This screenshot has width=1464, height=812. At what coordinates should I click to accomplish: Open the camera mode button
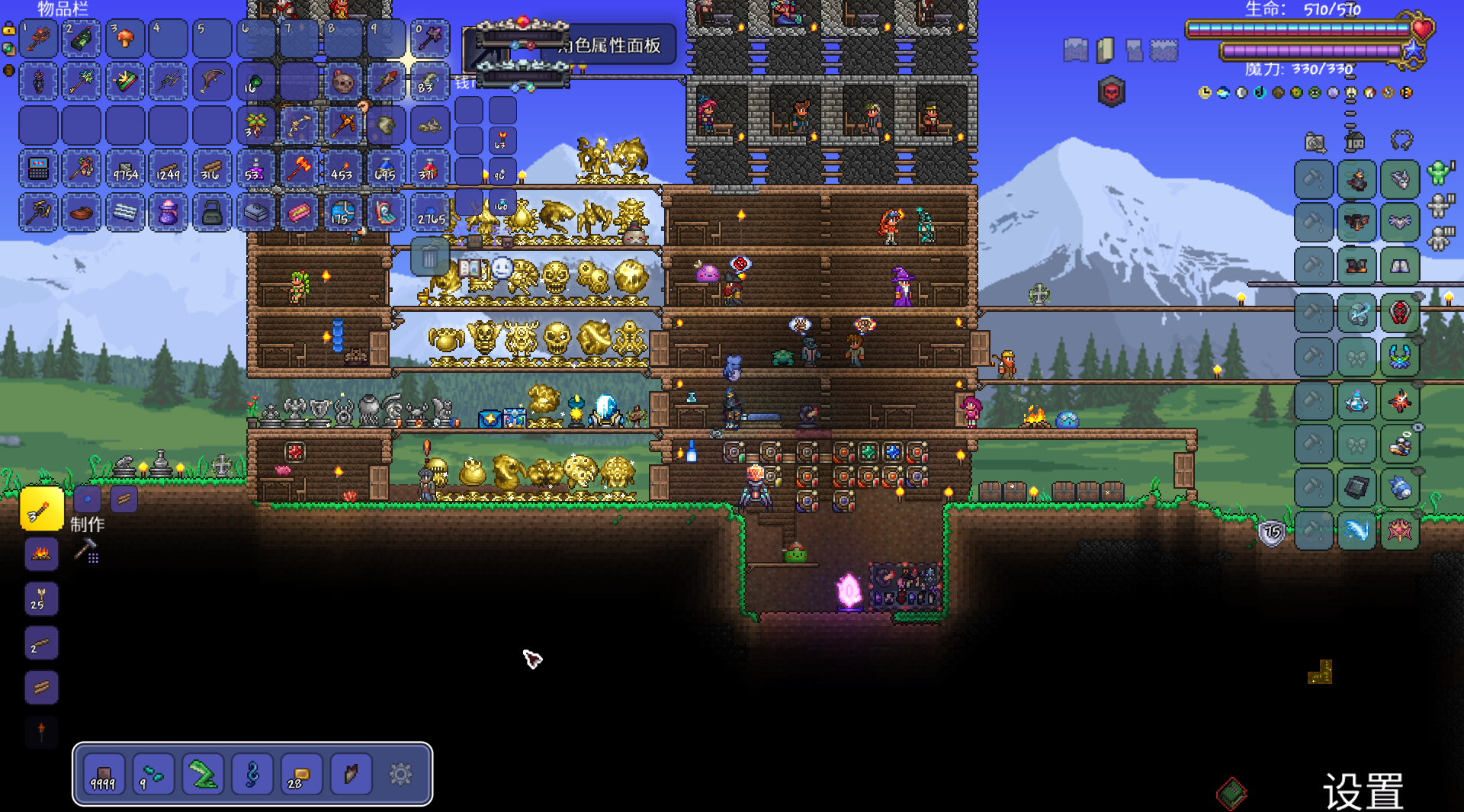coord(1315,142)
